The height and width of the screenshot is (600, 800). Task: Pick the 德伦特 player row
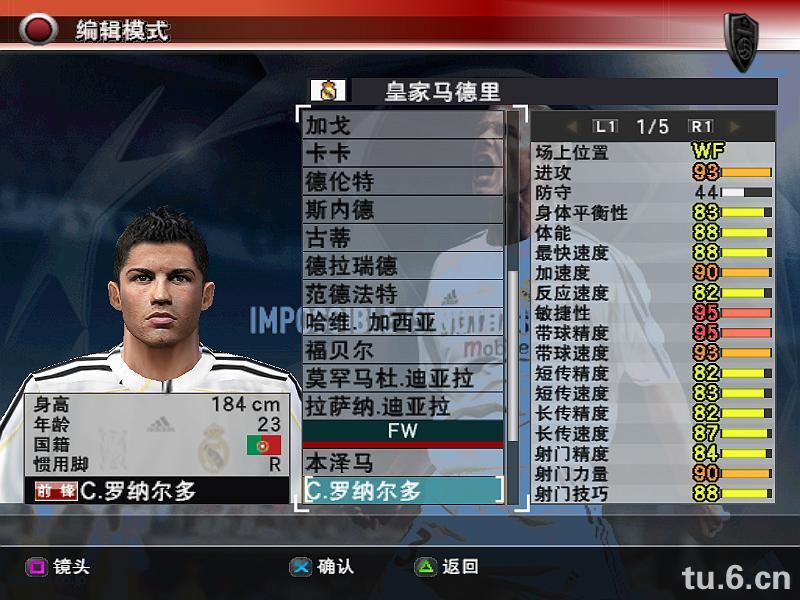[x=403, y=181]
